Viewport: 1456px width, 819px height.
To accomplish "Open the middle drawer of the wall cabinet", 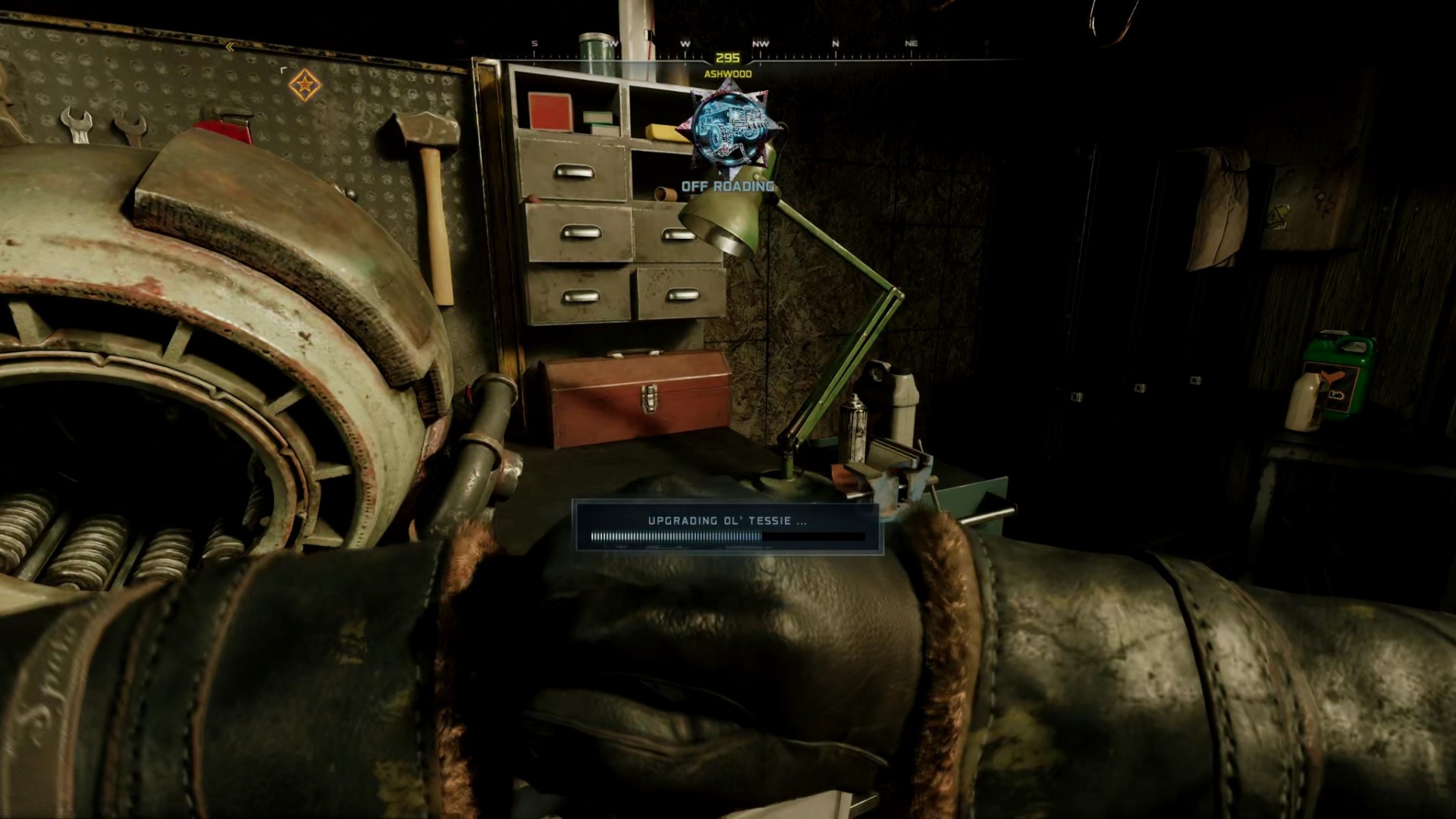I will [x=580, y=231].
